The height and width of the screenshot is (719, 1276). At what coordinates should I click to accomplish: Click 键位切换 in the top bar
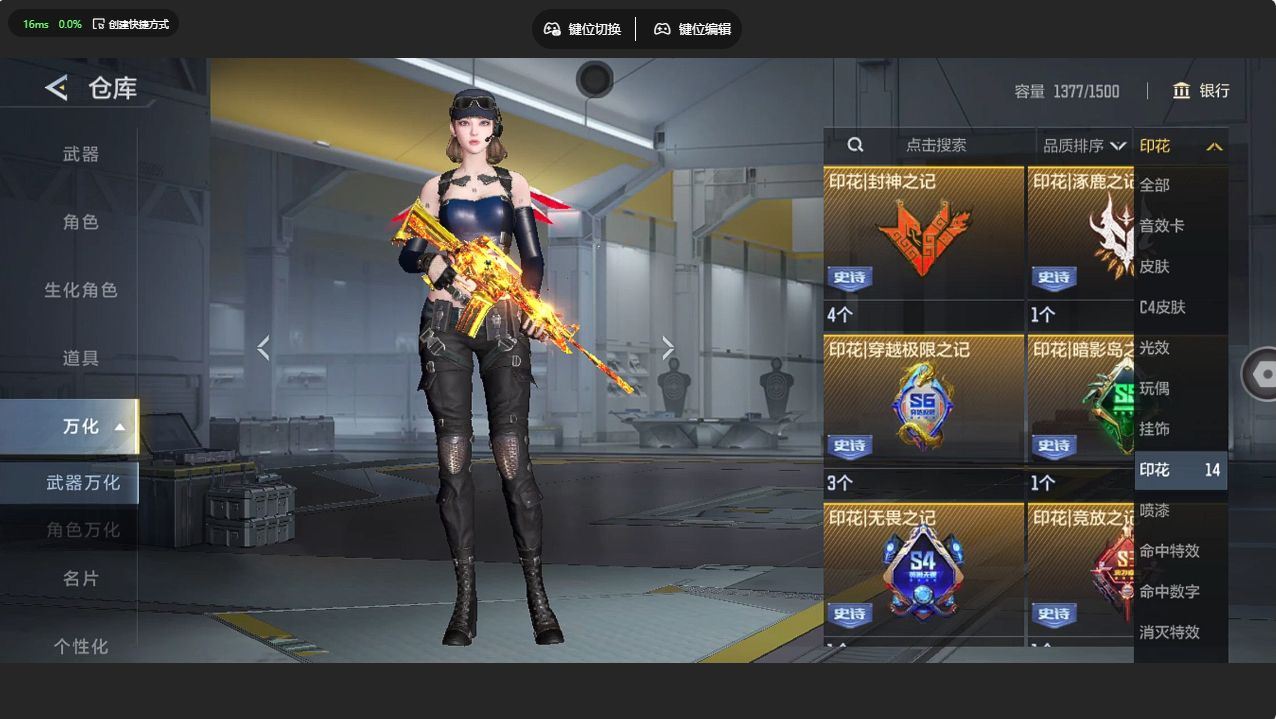click(x=582, y=29)
